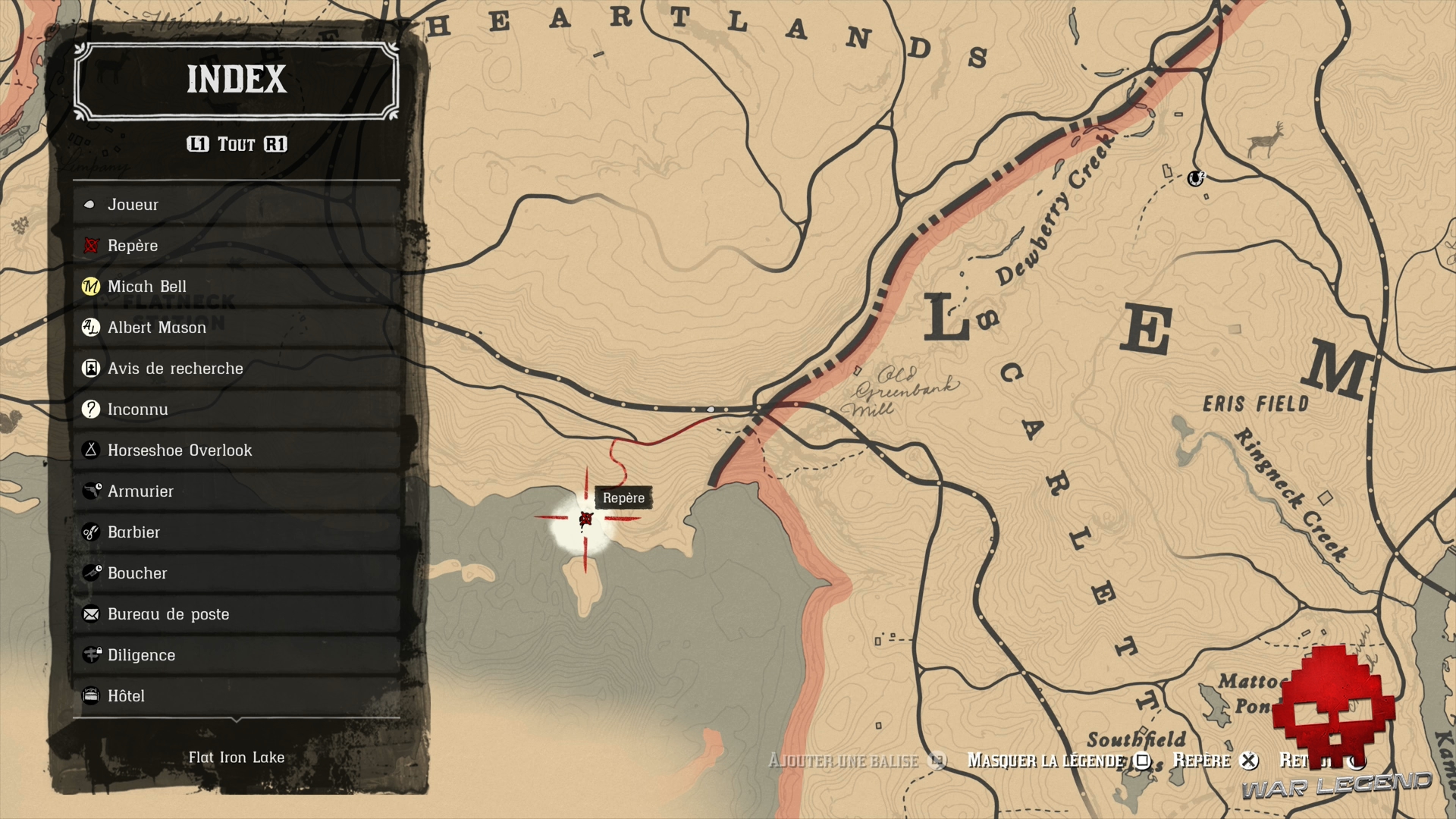Toggle the Repère index entry visibility
This screenshot has width=1456, height=819.
coord(91,246)
